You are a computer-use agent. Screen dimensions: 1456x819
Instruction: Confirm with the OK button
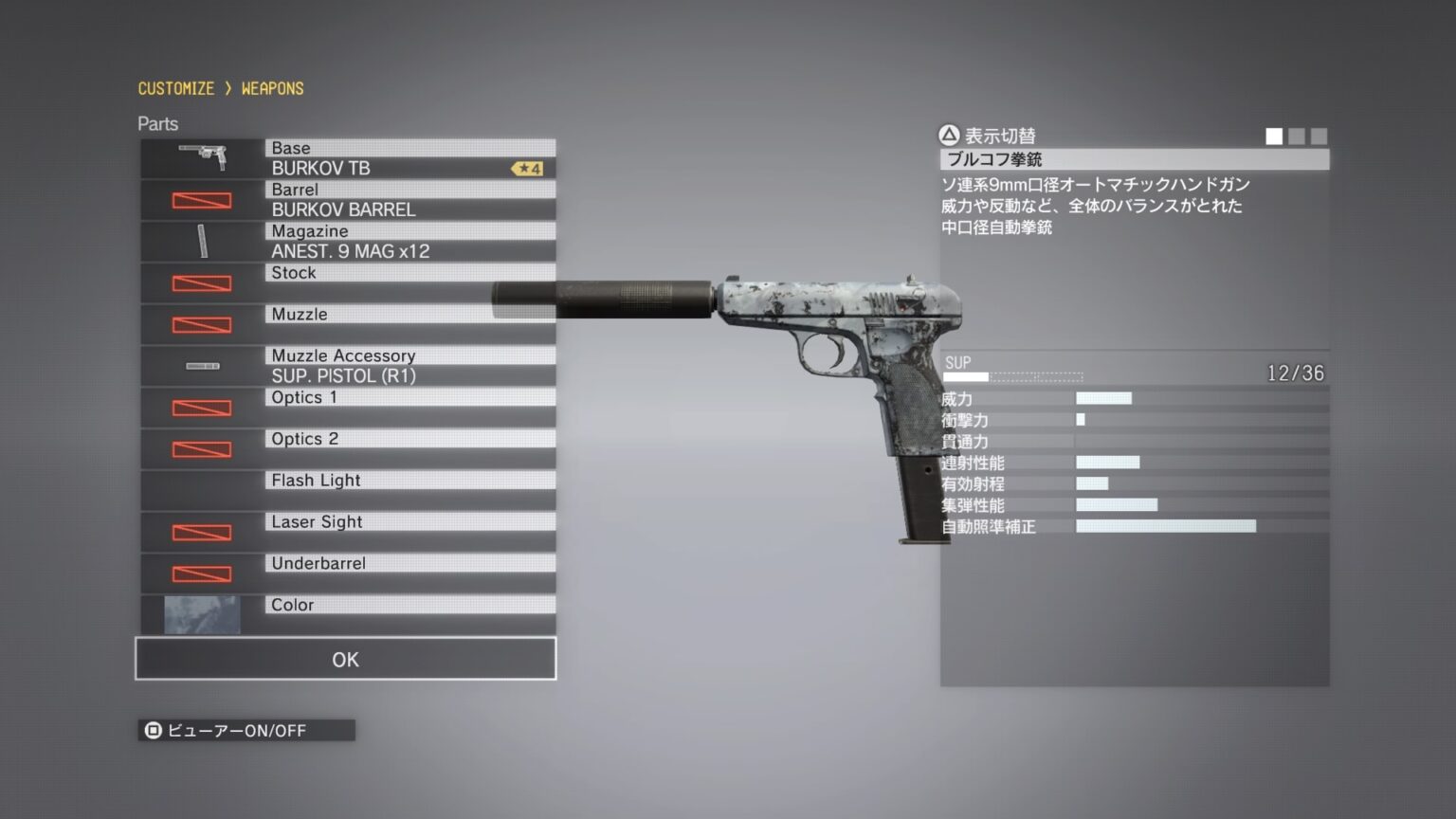tap(345, 659)
